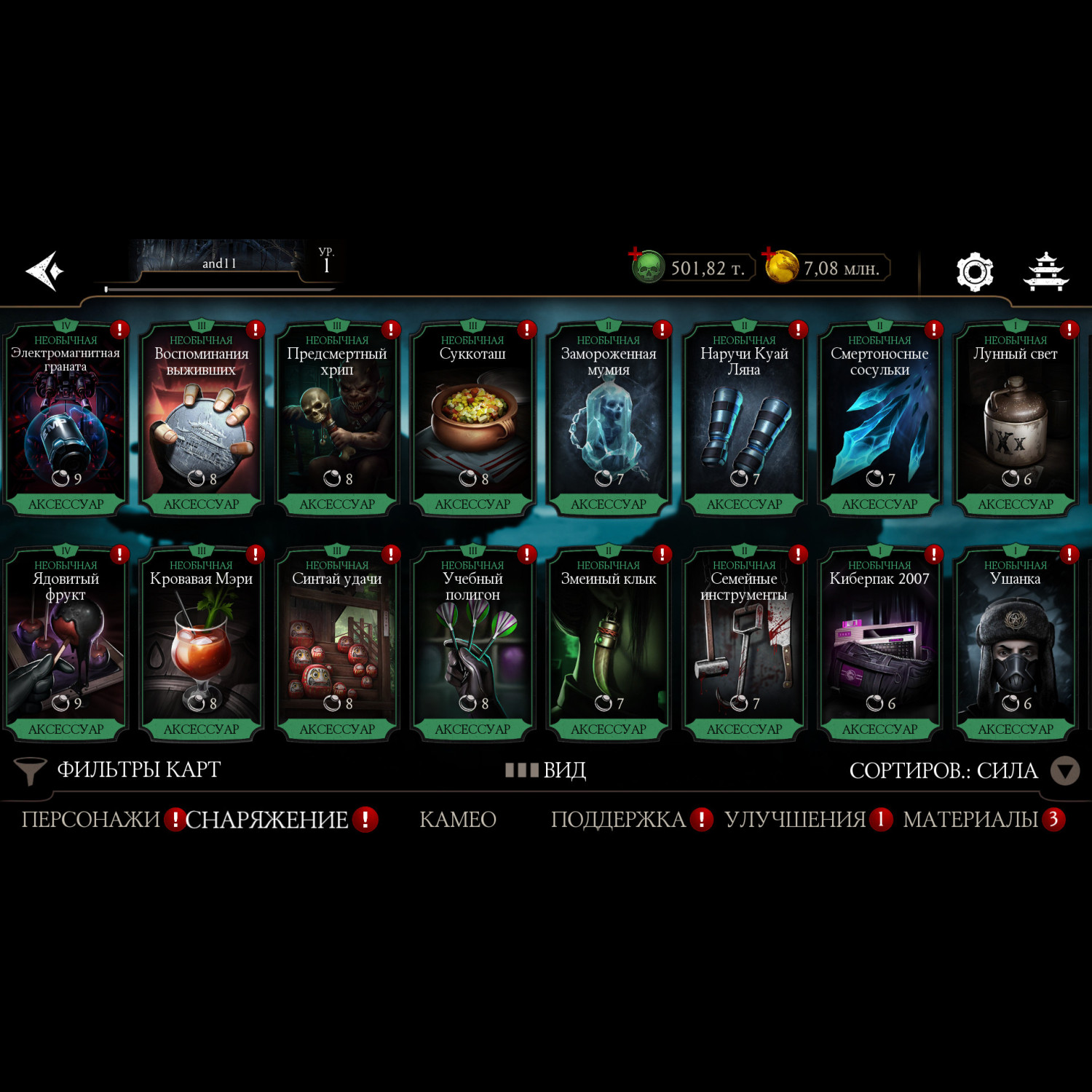Open the УЛУЧШЕНИЯ tab
Image resolution: width=1092 pixels, height=1092 pixels.
point(795,820)
